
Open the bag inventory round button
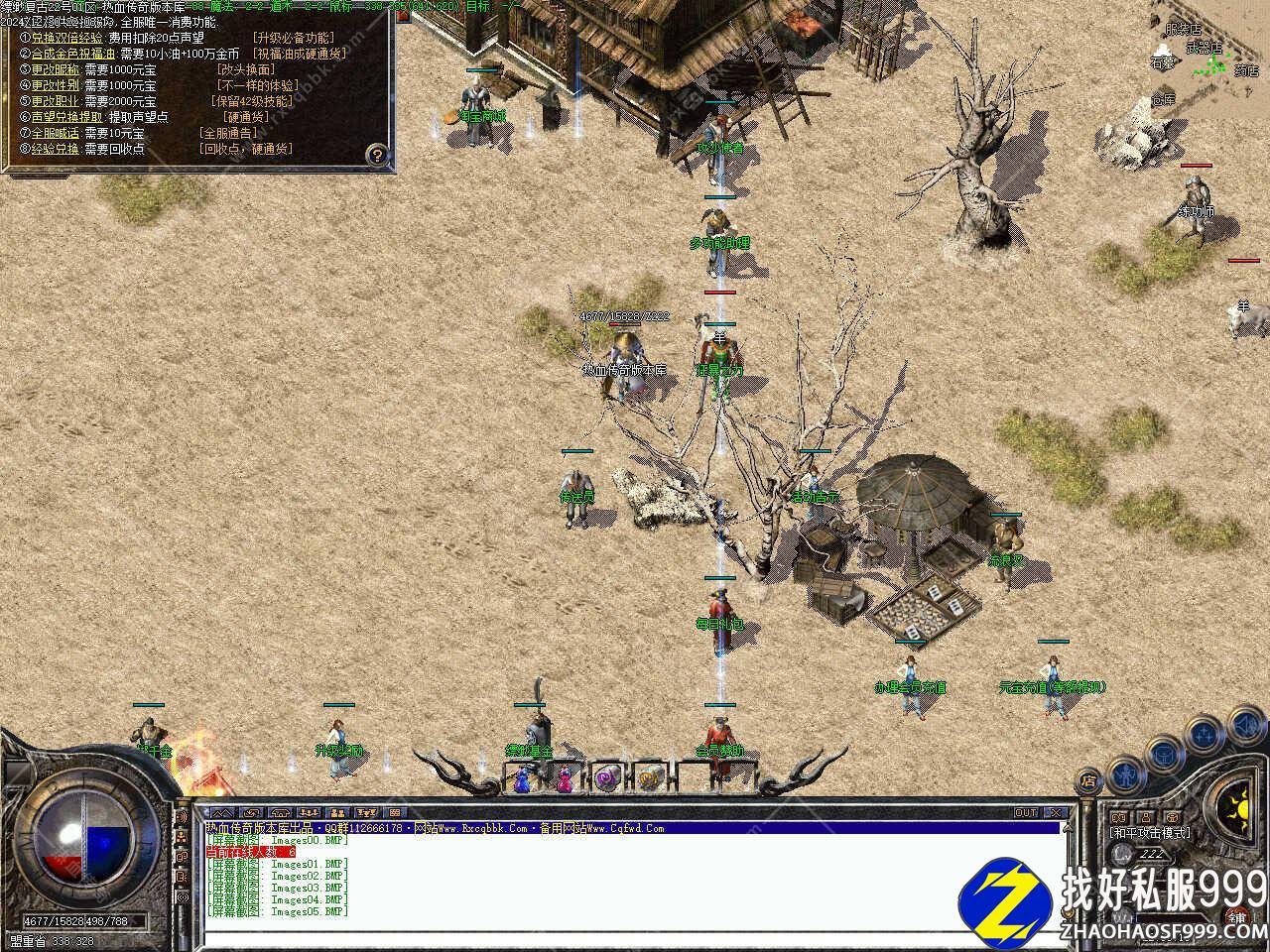pyautogui.click(x=1162, y=754)
